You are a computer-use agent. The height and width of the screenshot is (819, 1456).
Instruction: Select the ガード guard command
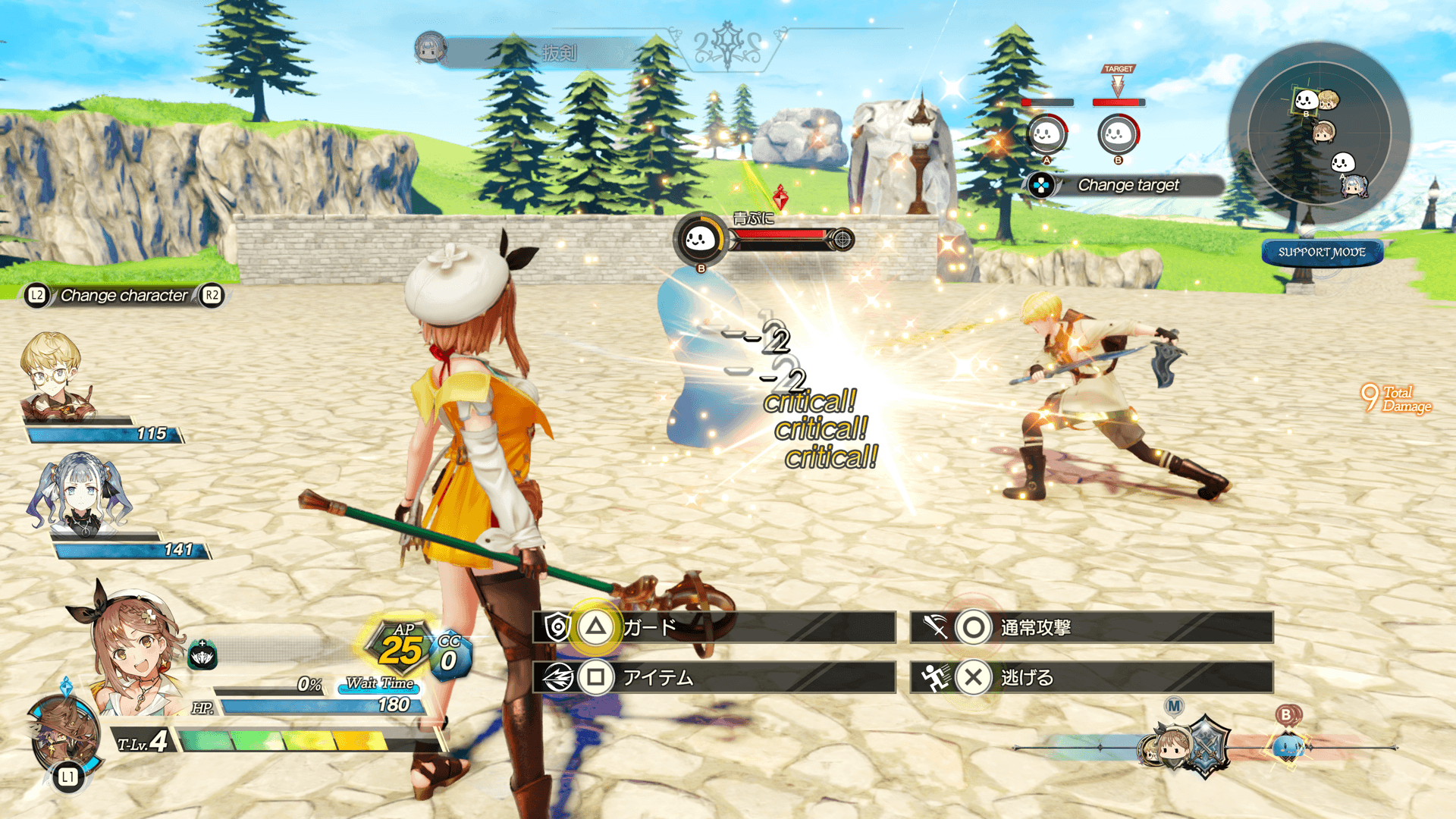(x=714, y=627)
